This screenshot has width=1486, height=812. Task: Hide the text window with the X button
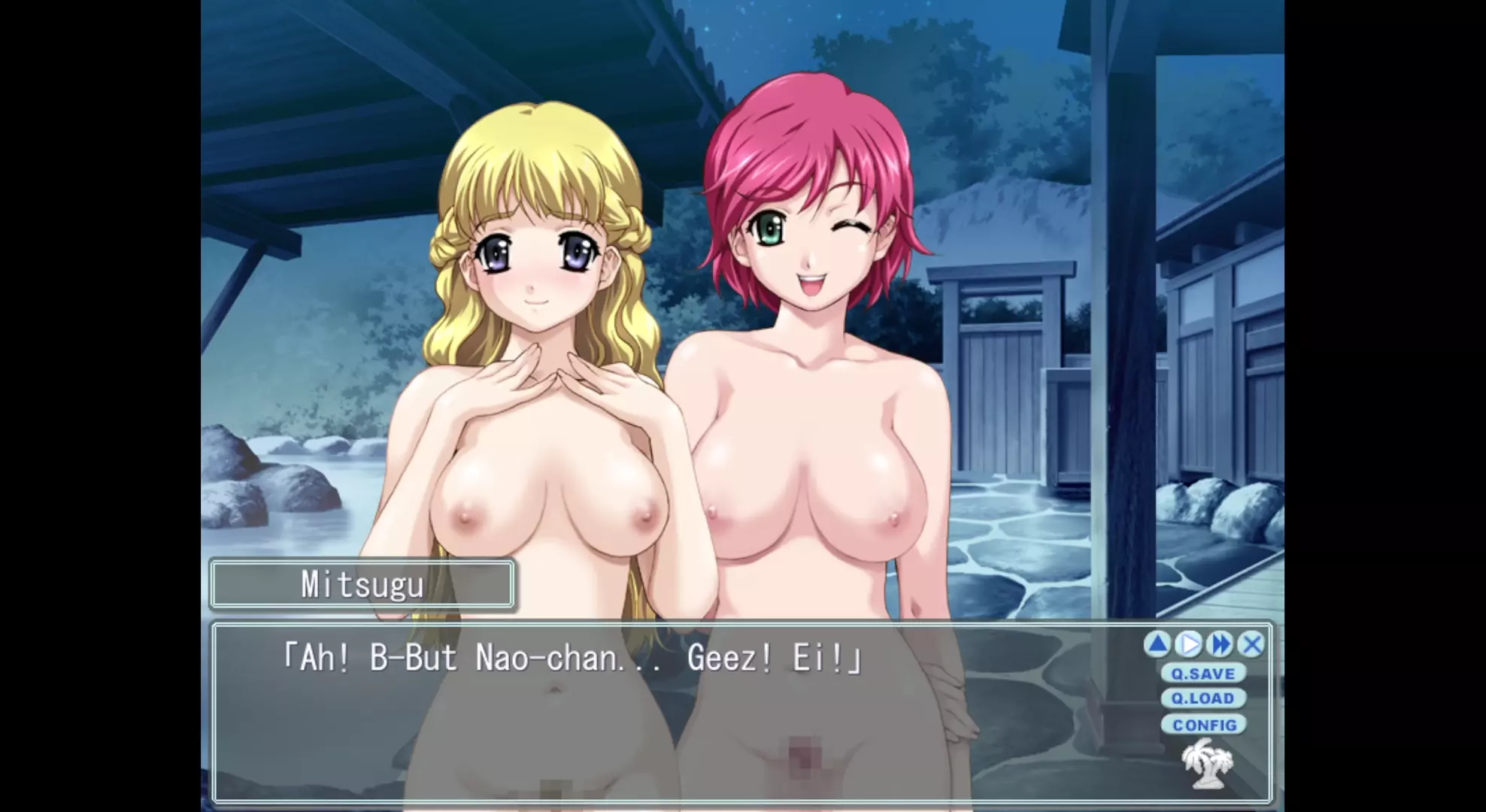[x=1251, y=644]
